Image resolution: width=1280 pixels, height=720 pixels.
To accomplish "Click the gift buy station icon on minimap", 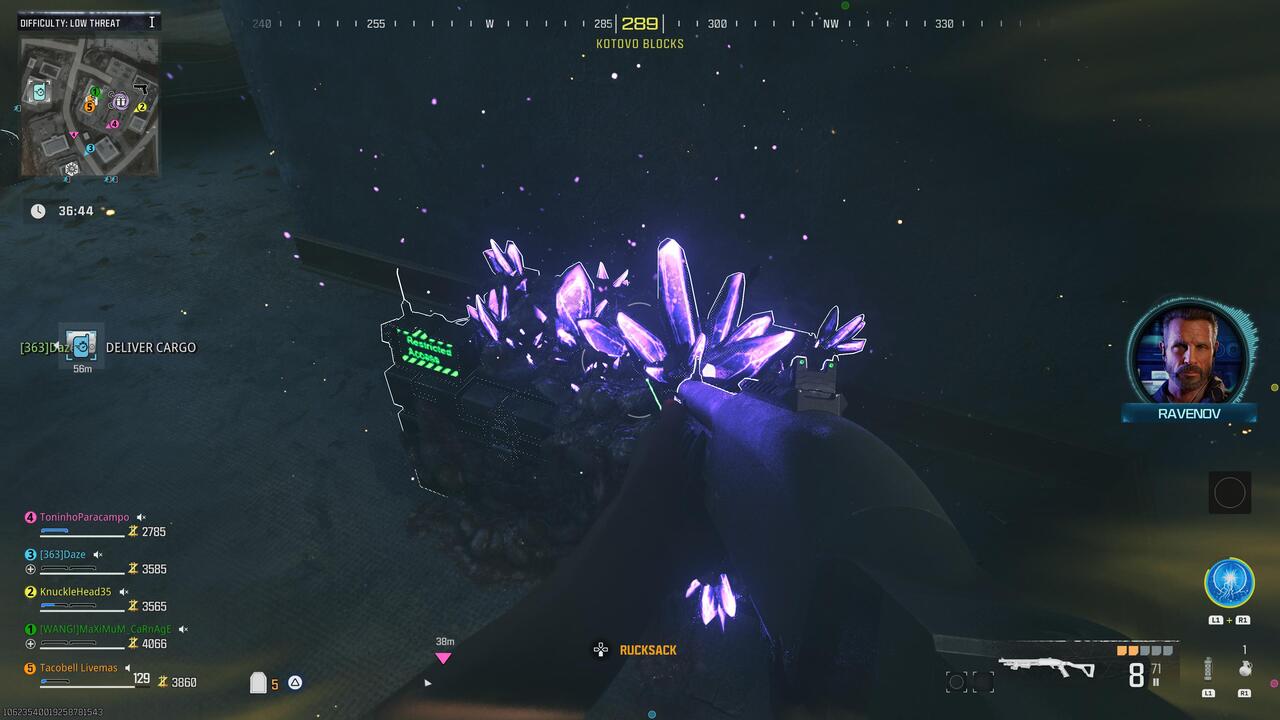I will coord(120,101).
